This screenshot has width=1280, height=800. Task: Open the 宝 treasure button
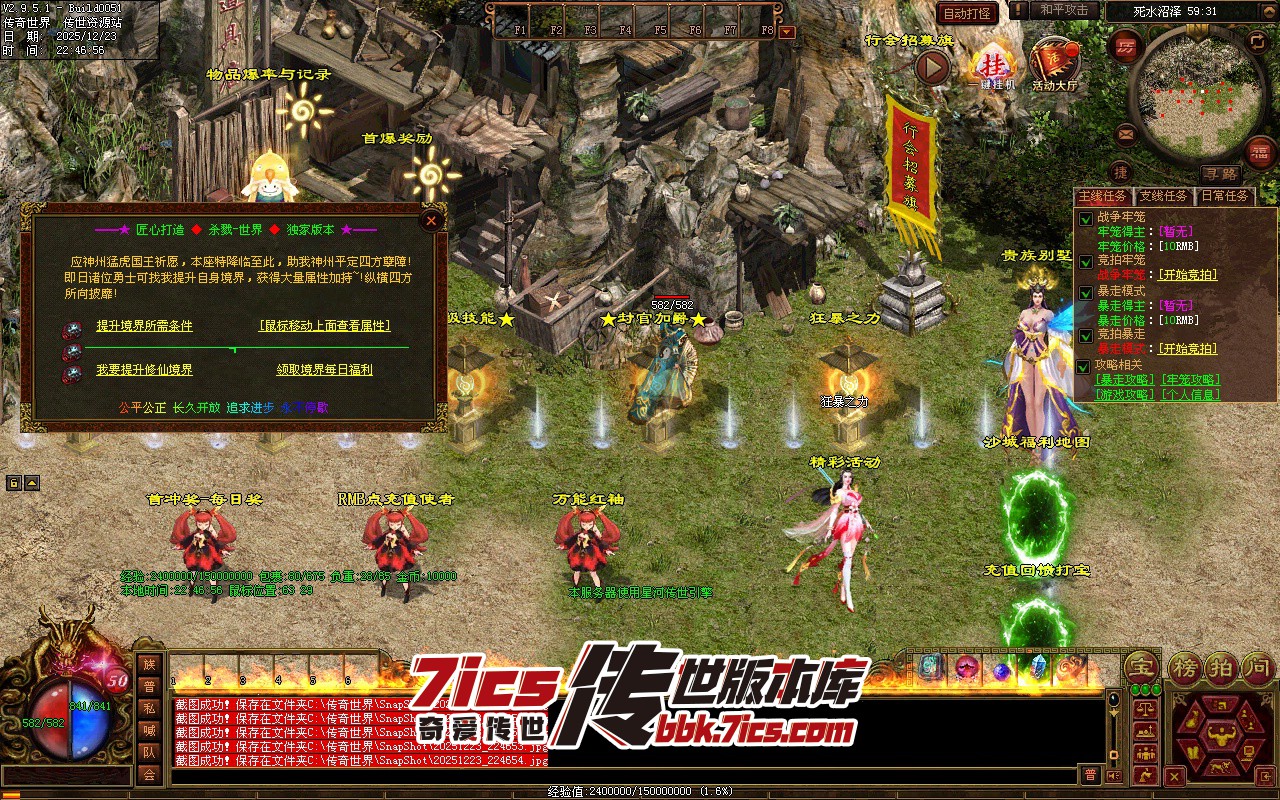click(x=1139, y=667)
